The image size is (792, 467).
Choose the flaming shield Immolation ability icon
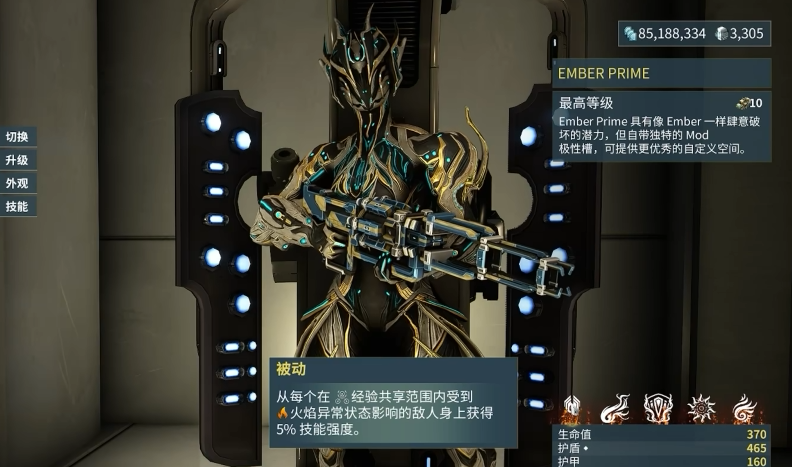[659, 408]
